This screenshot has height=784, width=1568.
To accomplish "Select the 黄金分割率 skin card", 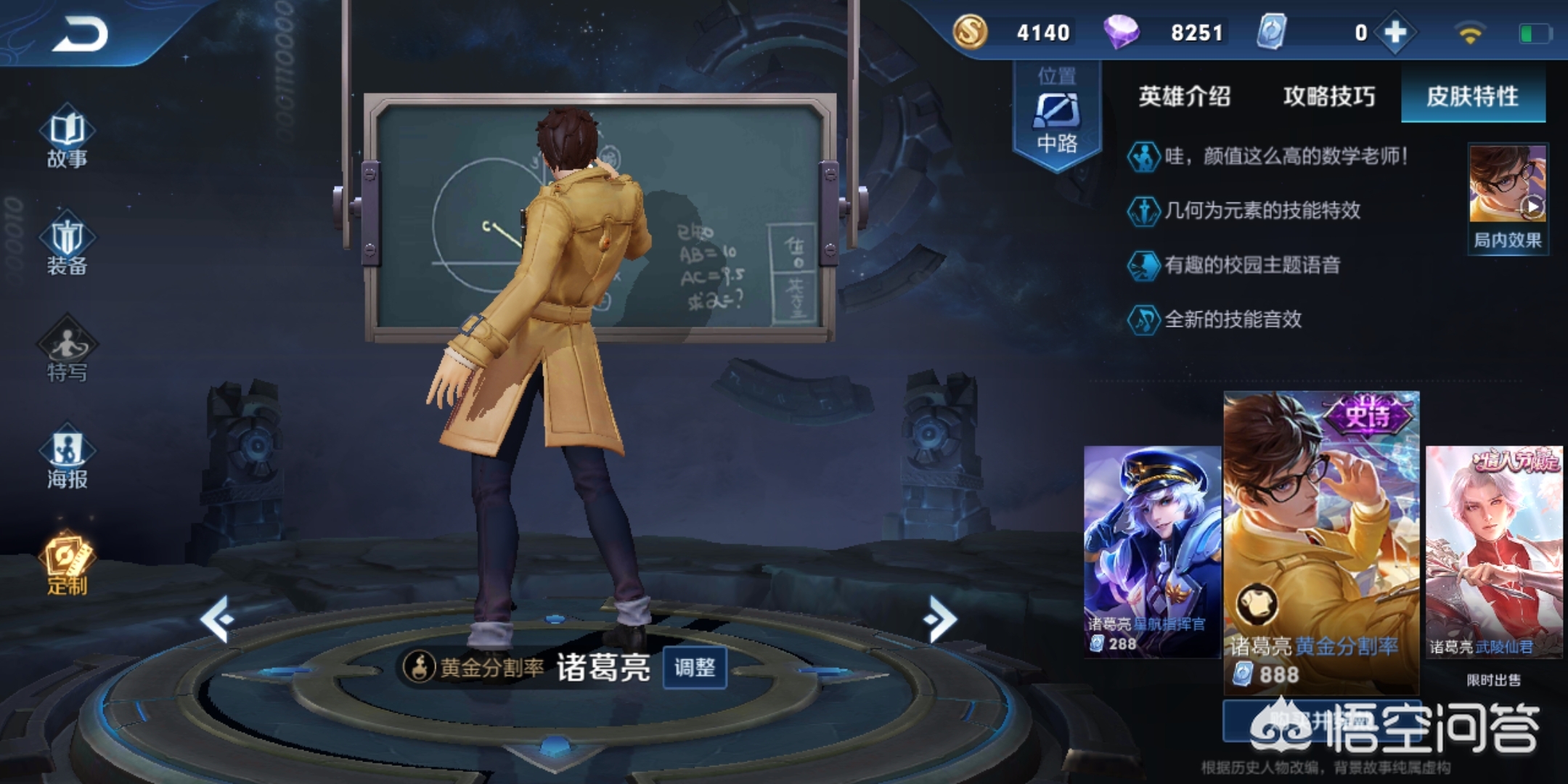I will (1321, 541).
